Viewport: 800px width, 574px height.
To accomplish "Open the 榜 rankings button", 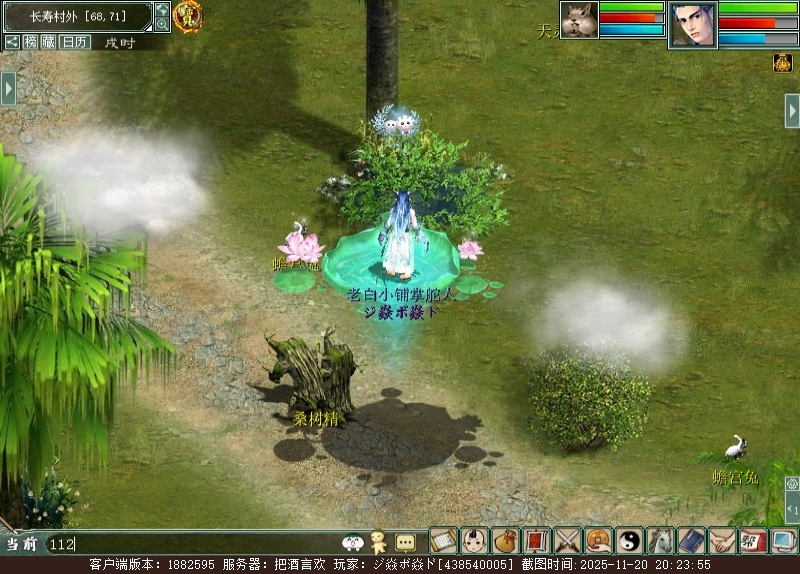I will [31, 42].
